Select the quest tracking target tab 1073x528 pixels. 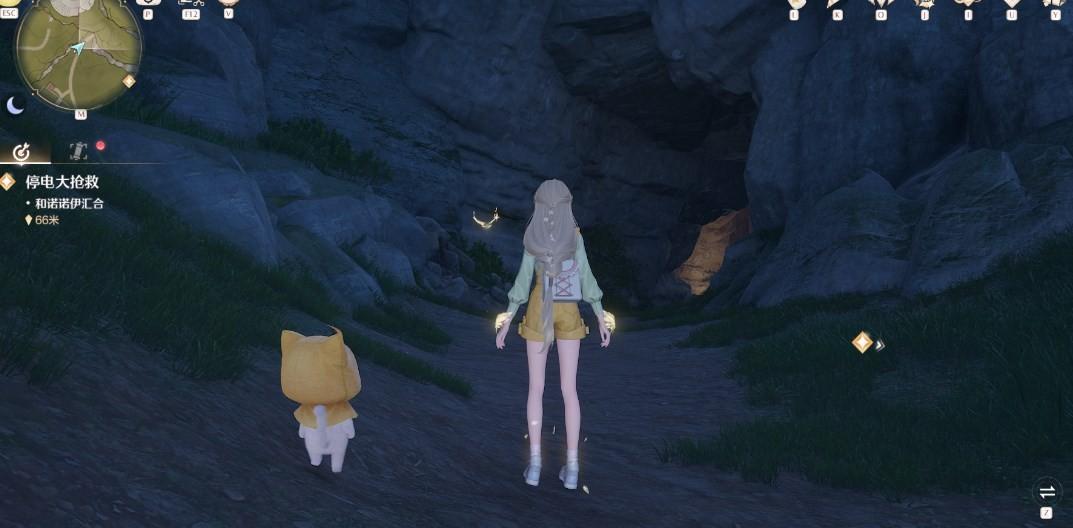(21, 151)
